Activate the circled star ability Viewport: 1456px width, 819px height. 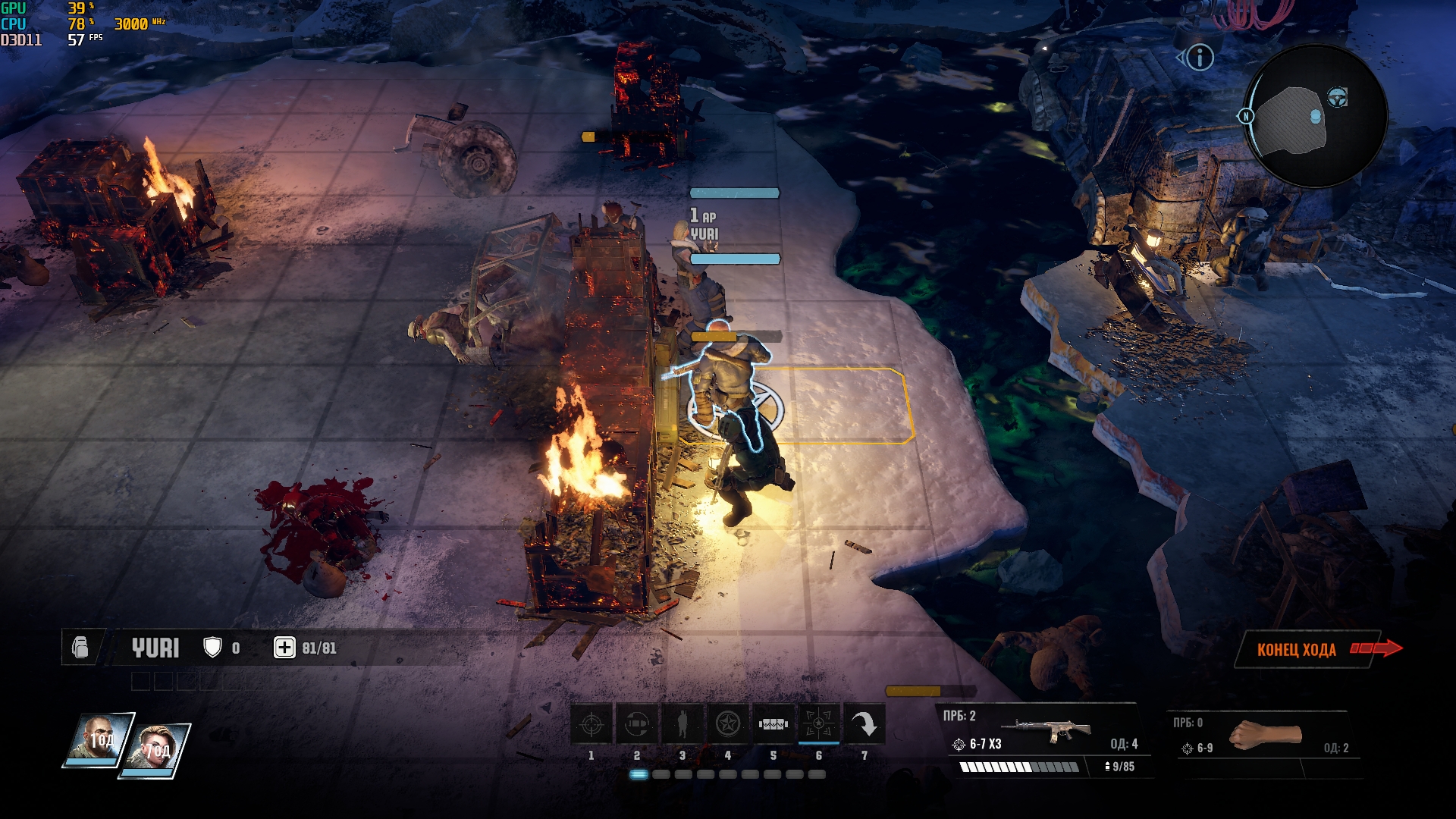(728, 725)
